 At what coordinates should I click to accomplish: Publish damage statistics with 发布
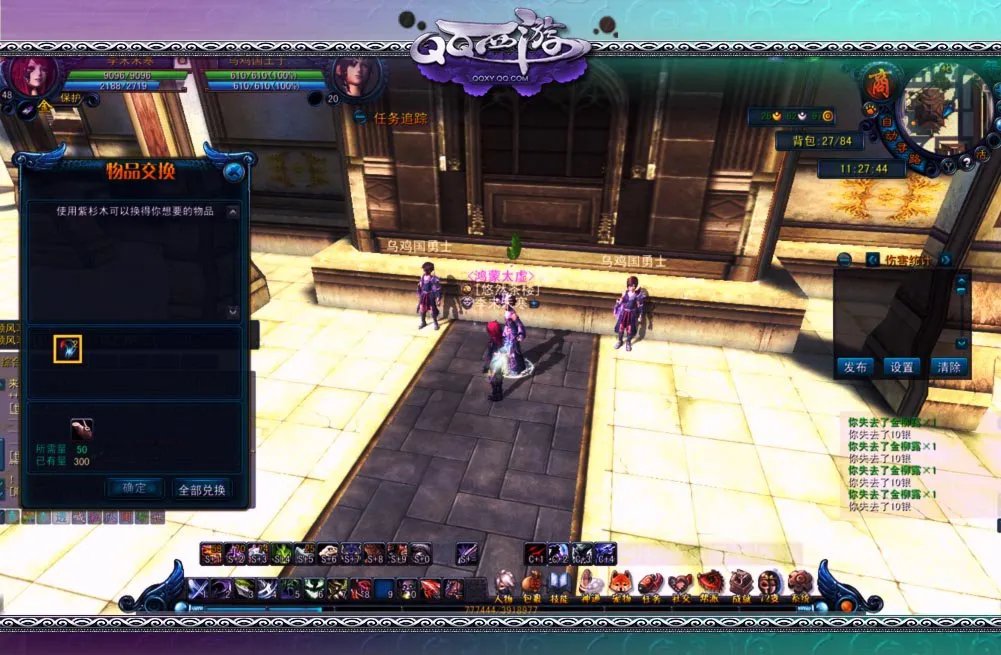(855, 367)
